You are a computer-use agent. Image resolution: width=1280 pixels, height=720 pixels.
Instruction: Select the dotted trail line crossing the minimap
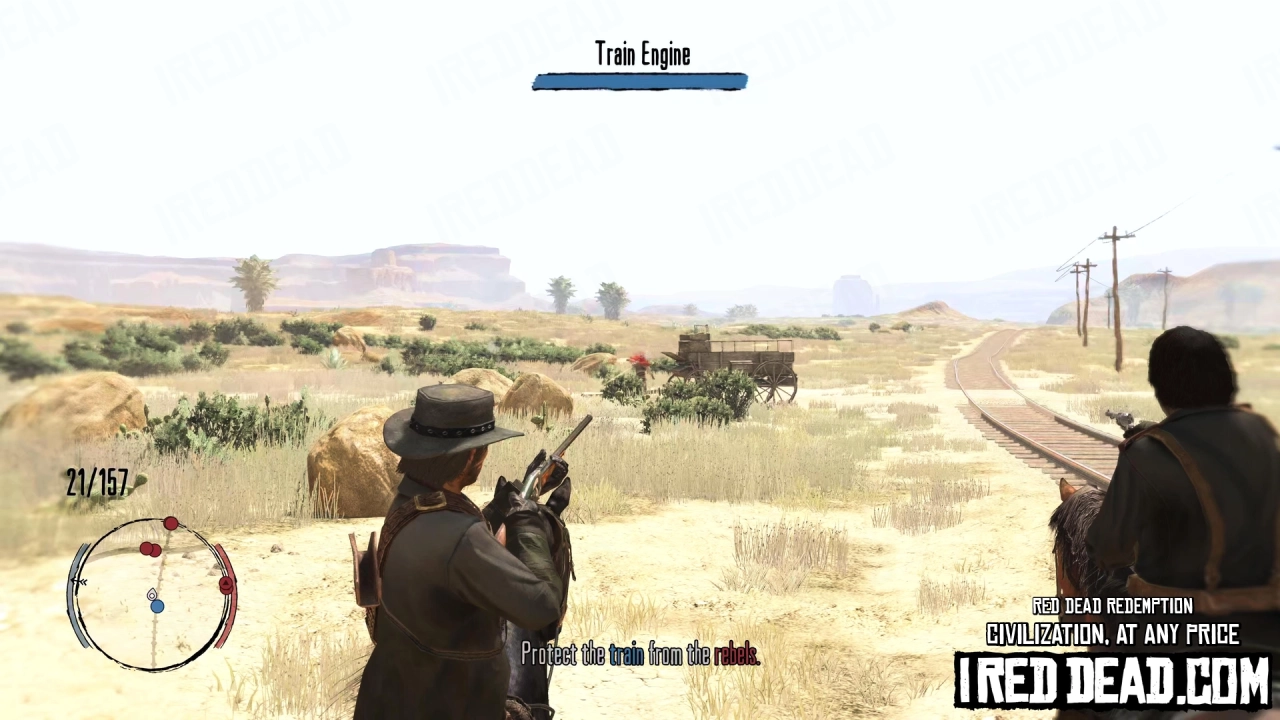pyautogui.click(x=155, y=636)
